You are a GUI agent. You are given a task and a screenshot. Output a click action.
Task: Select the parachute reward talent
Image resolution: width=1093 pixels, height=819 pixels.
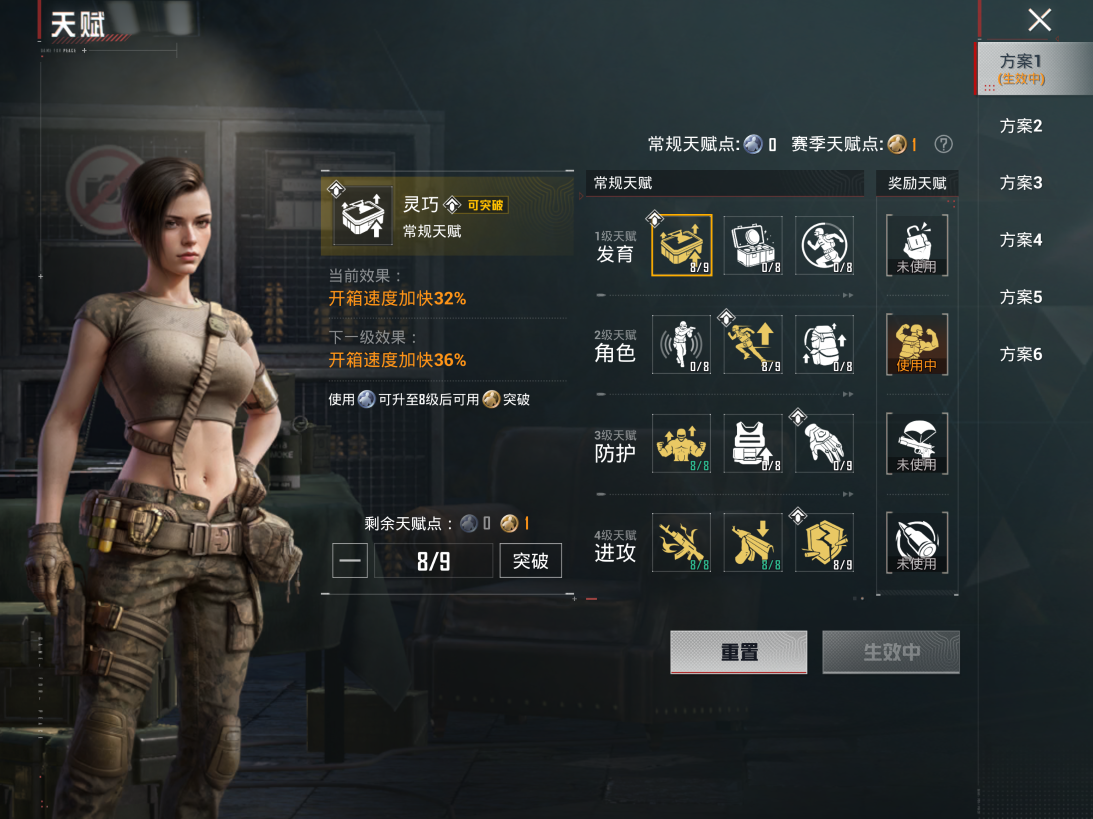(x=916, y=443)
